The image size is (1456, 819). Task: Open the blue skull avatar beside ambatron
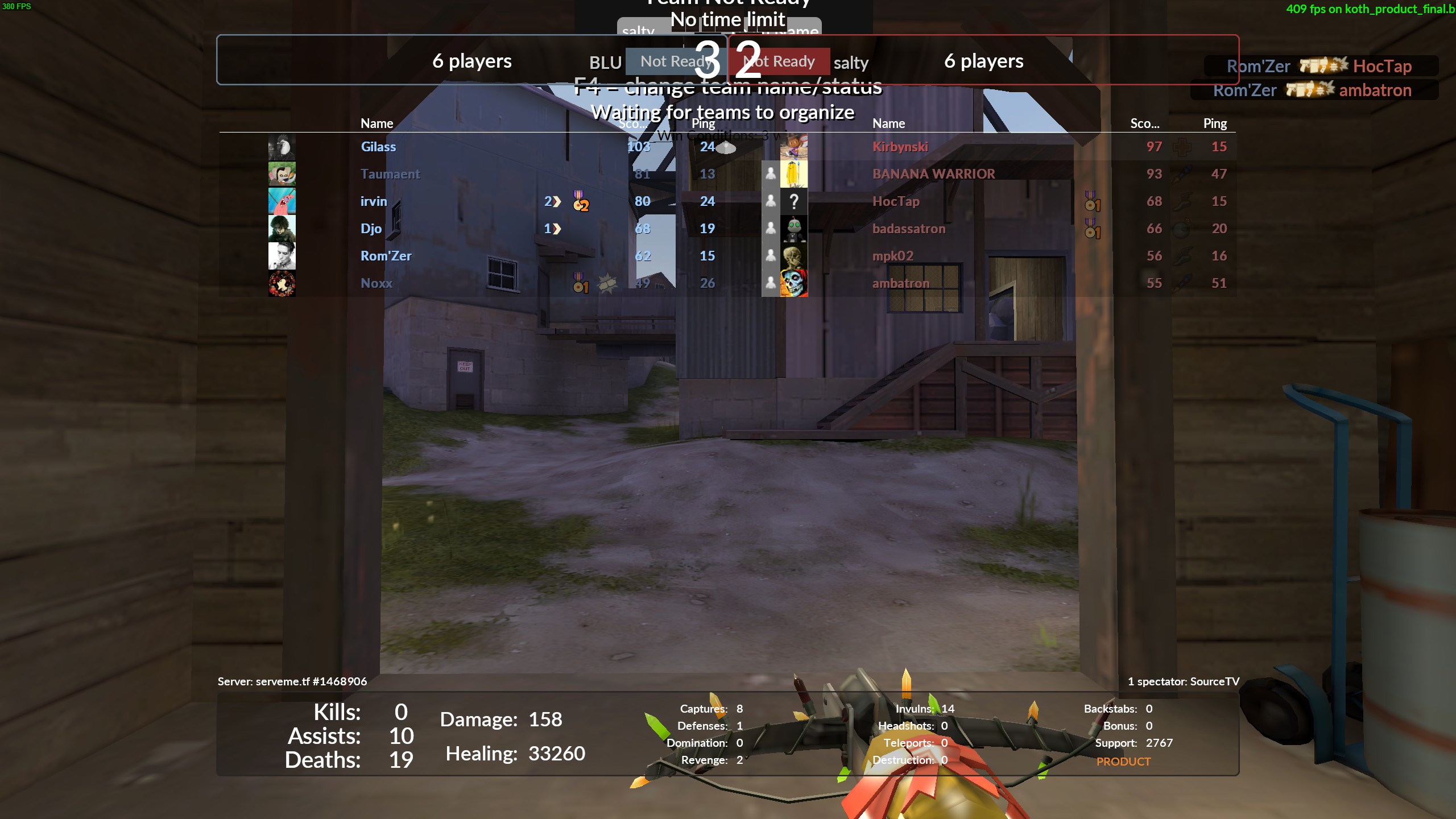tap(793, 283)
